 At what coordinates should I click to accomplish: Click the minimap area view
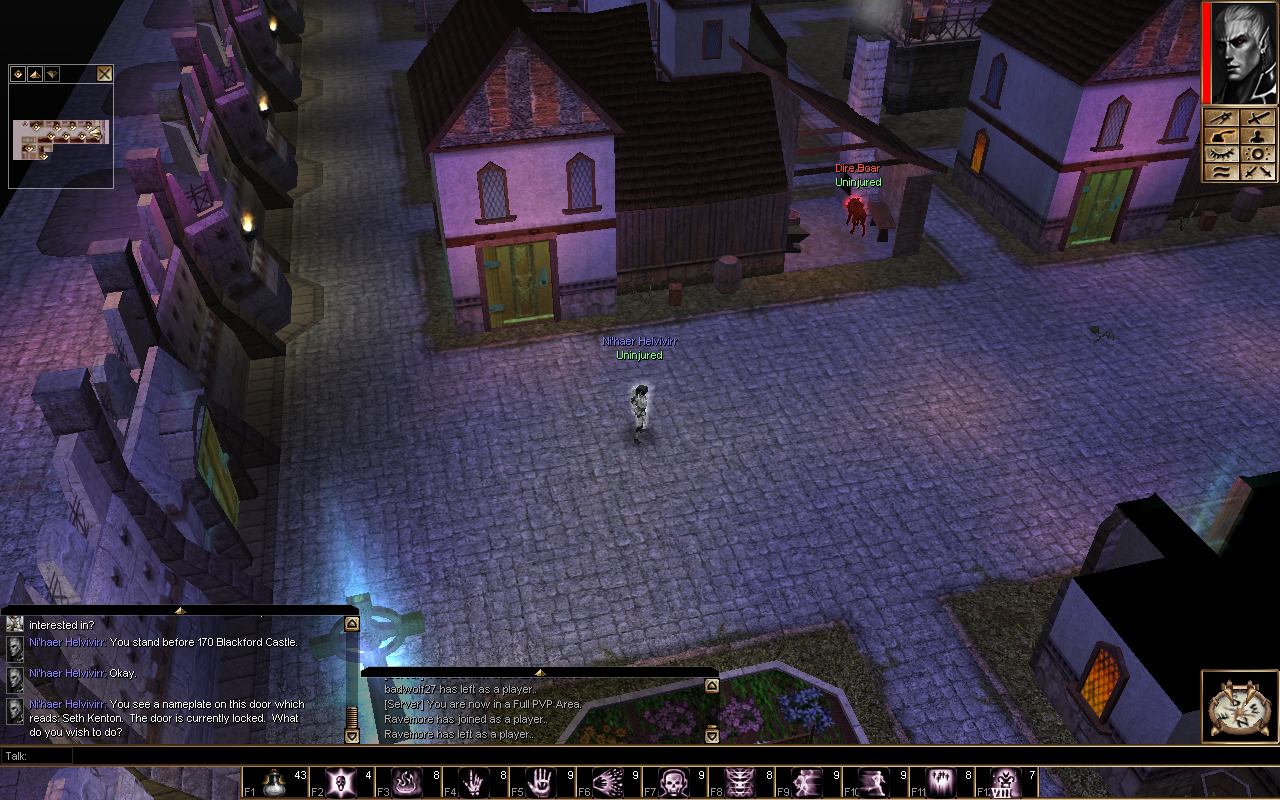click(60, 138)
